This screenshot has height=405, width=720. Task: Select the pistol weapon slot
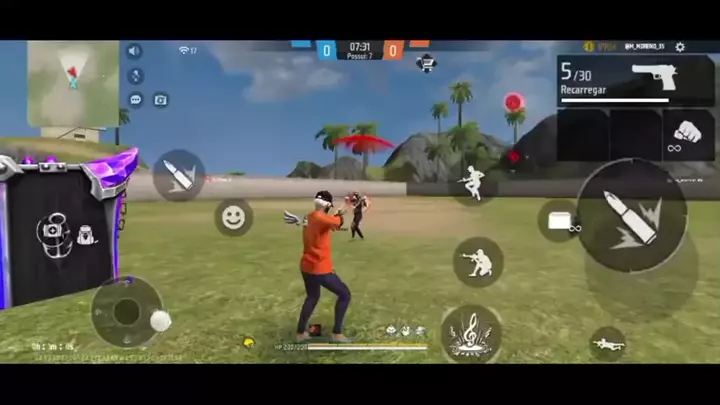click(636, 79)
